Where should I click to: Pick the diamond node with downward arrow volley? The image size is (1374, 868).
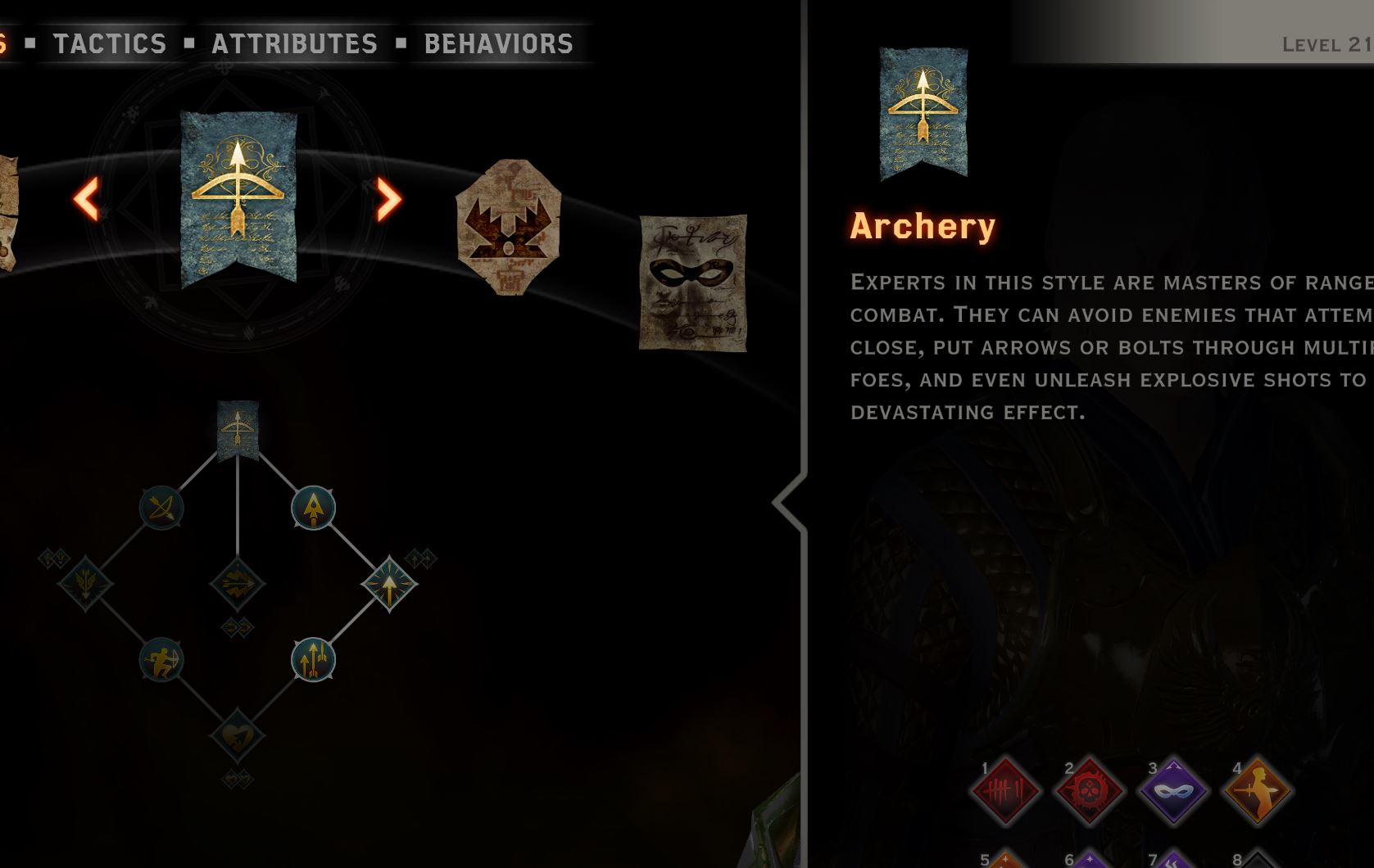(x=85, y=584)
